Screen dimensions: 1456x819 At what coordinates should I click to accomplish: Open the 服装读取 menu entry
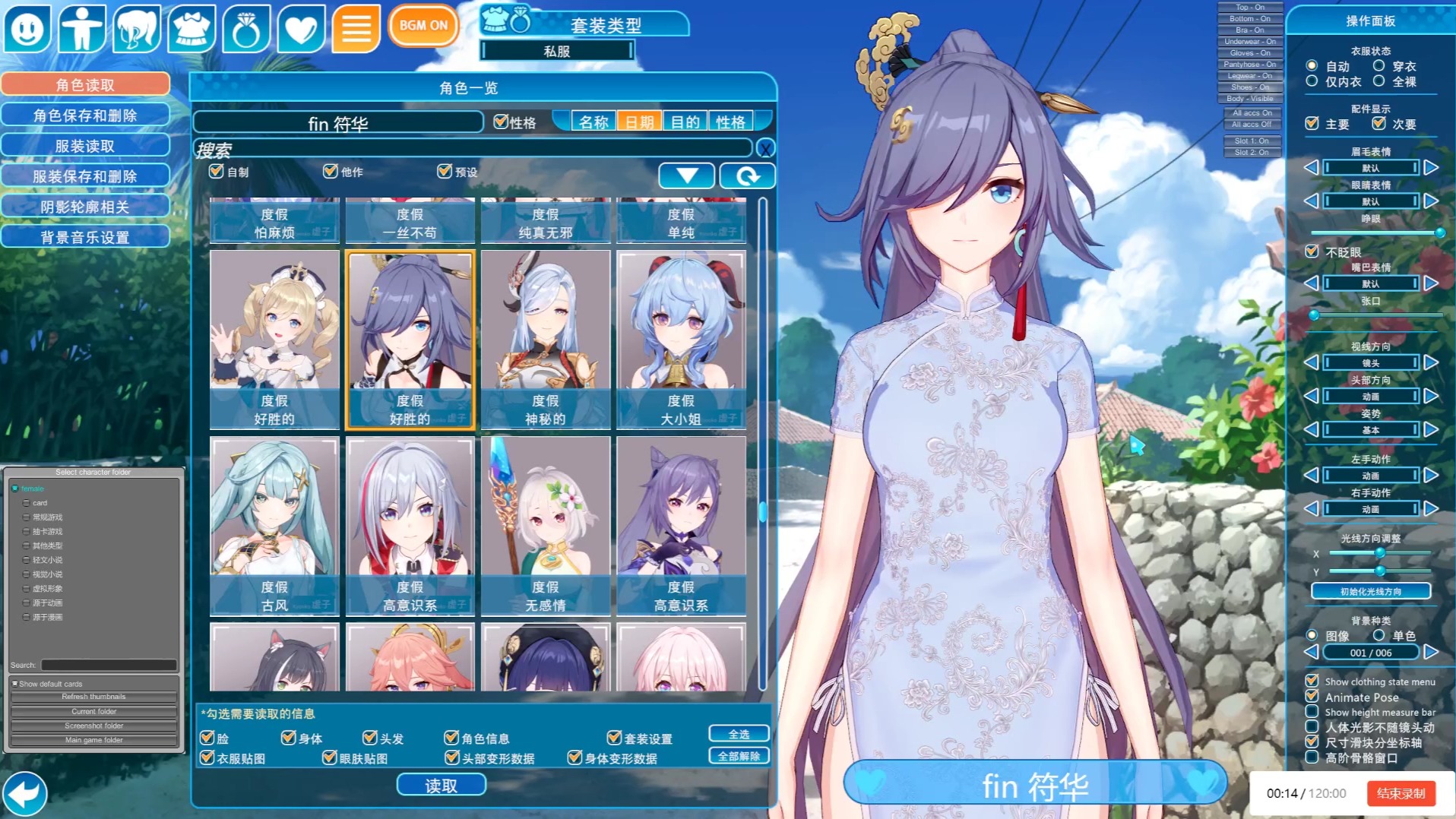(85, 146)
